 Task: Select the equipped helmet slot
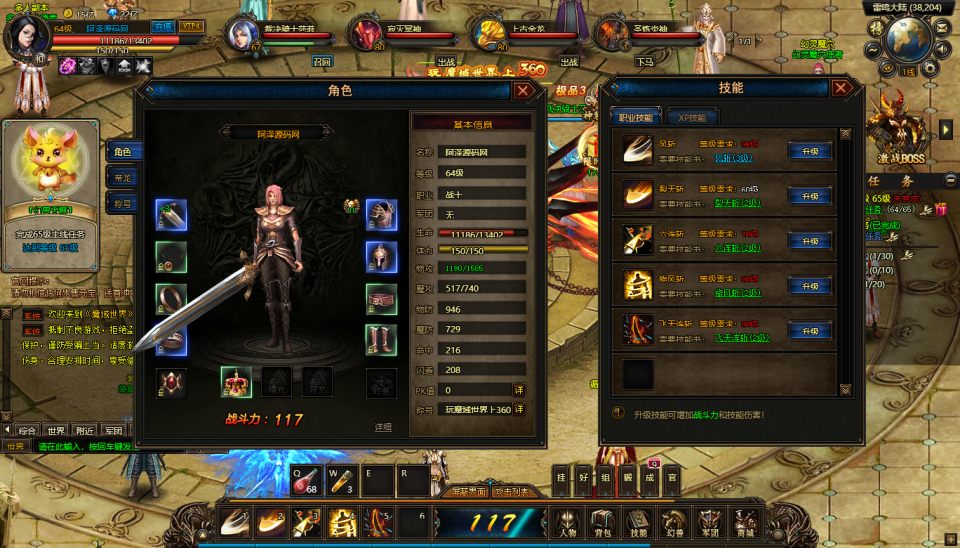381,256
